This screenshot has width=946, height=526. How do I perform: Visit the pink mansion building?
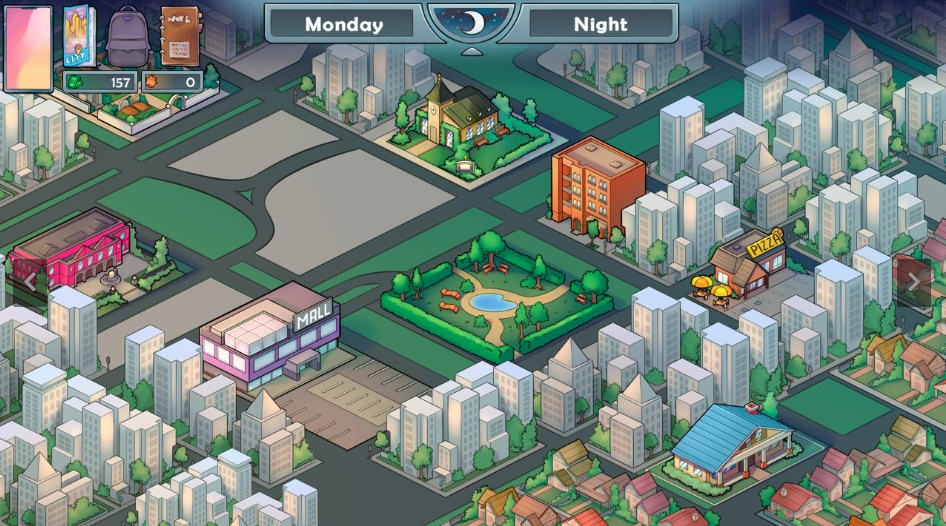click(72, 250)
